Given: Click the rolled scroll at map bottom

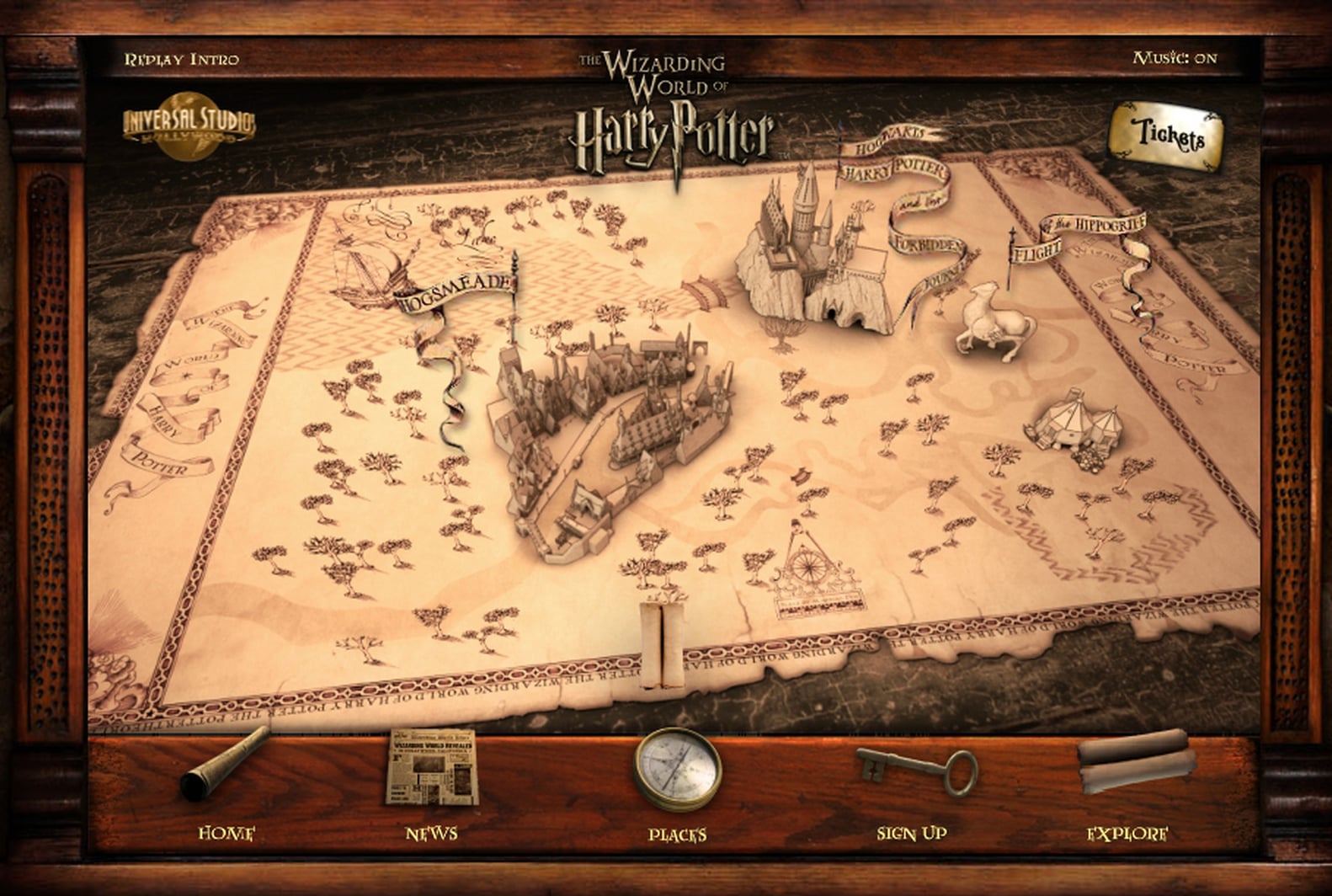Looking at the screenshot, I should point(663,644).
